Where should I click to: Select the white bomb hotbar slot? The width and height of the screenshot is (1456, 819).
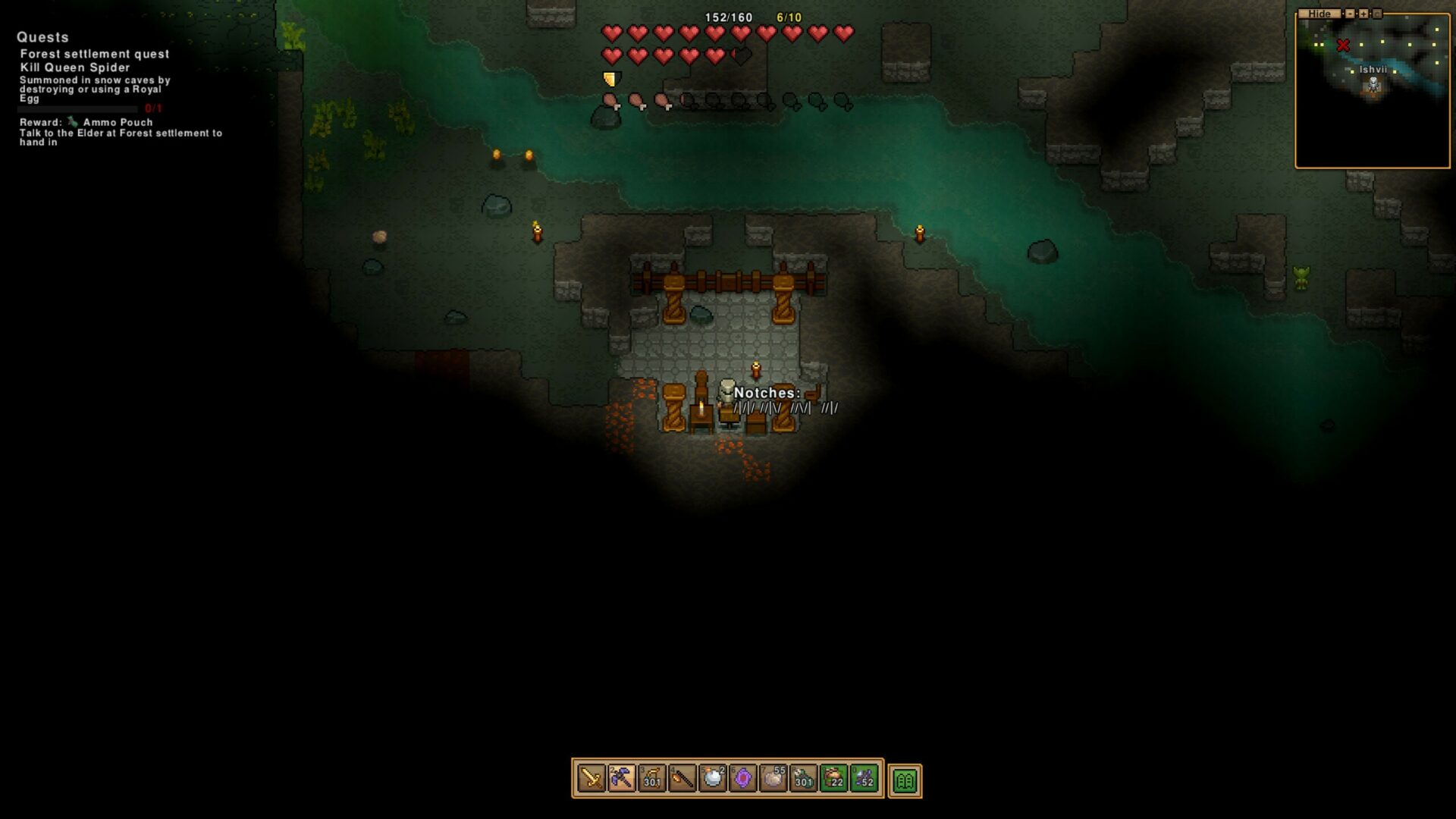pos(713,779)
